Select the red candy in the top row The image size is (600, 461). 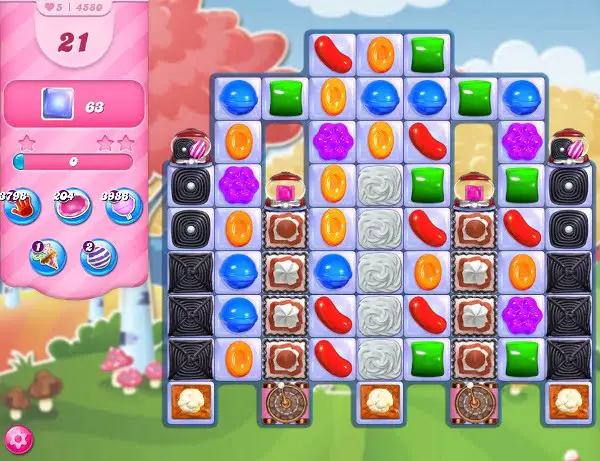332,55
